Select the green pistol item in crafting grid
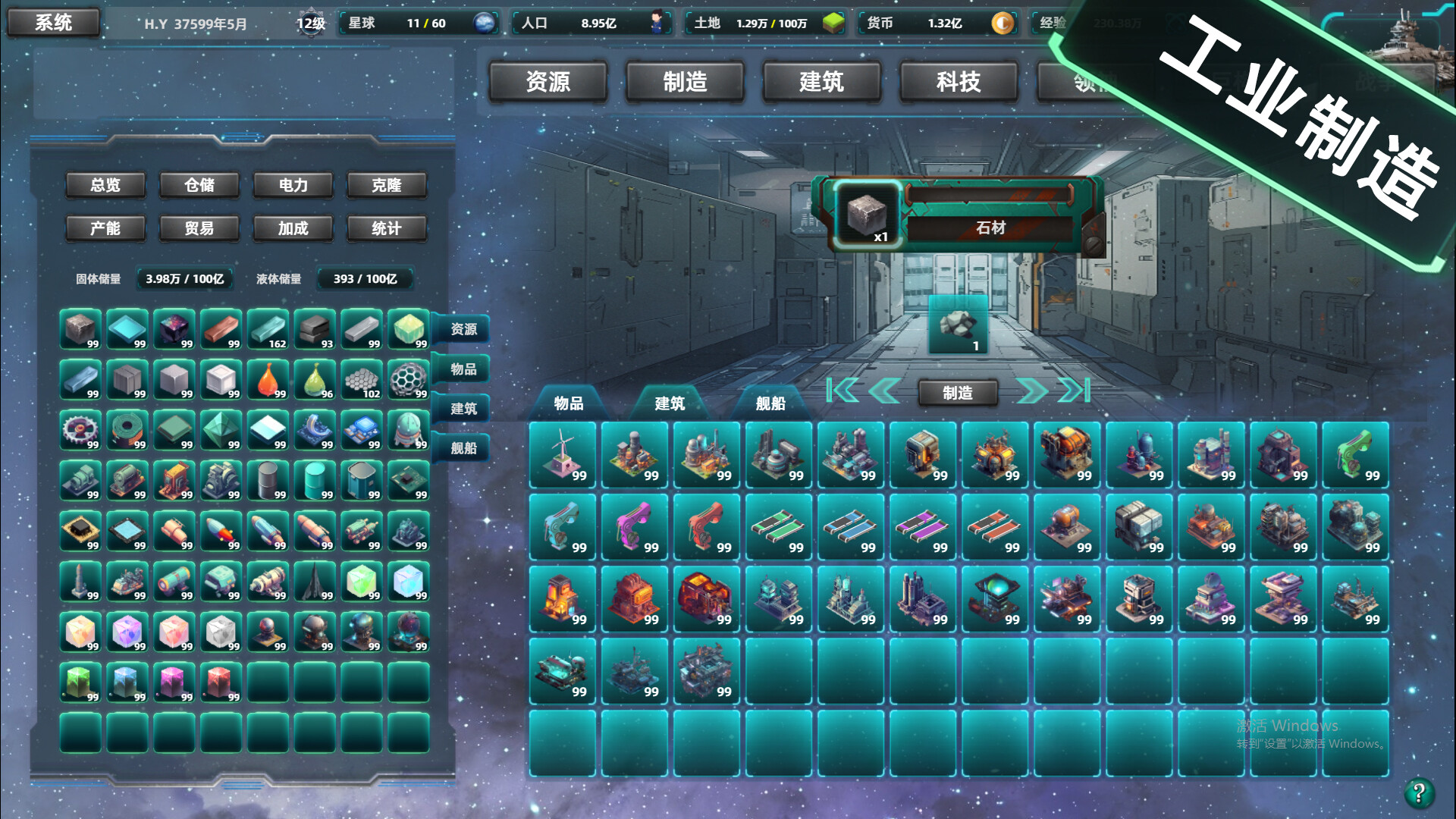 [x=1356, y=455]
